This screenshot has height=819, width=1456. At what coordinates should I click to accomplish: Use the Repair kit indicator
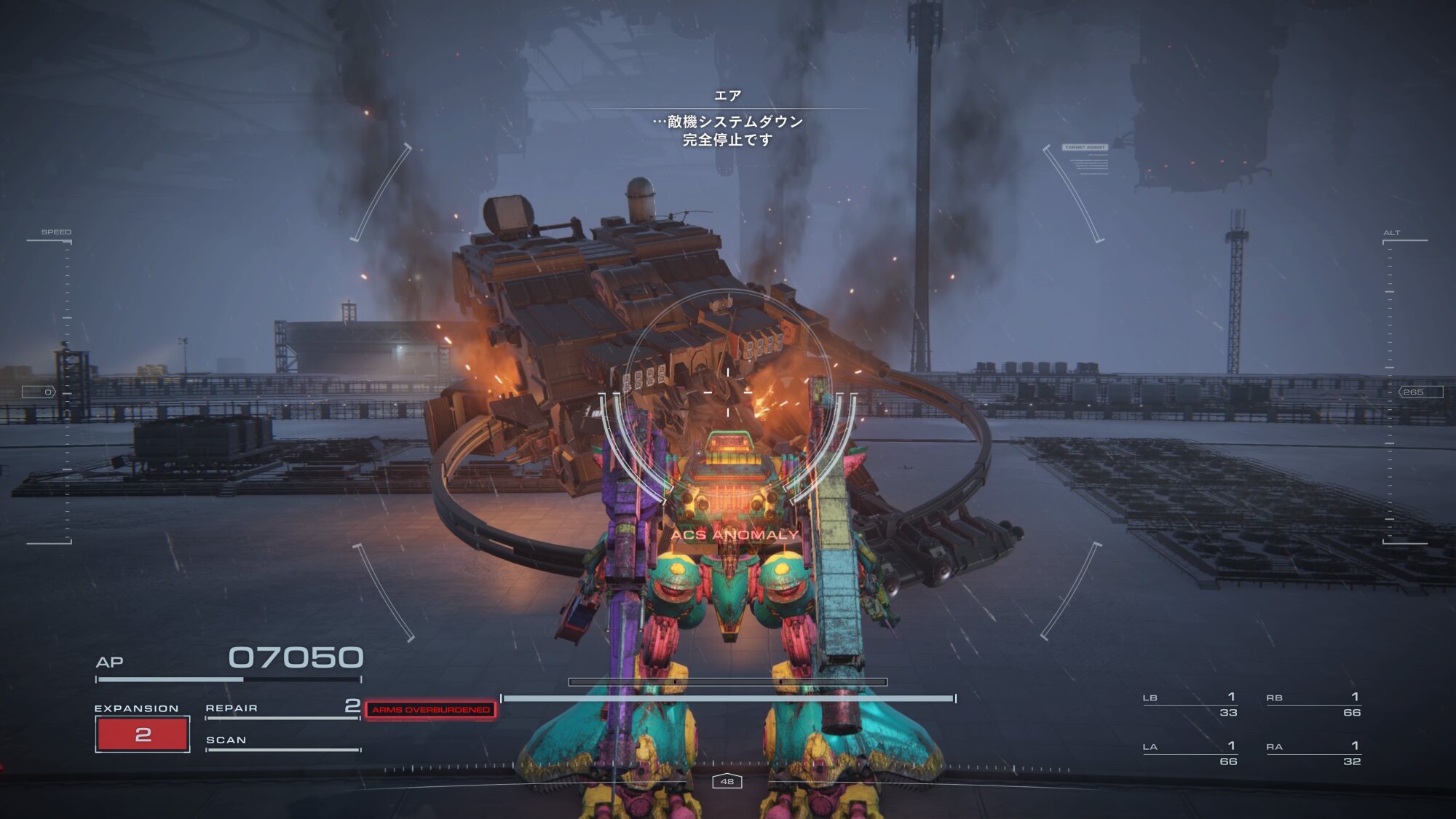click(x=282, y=708)
